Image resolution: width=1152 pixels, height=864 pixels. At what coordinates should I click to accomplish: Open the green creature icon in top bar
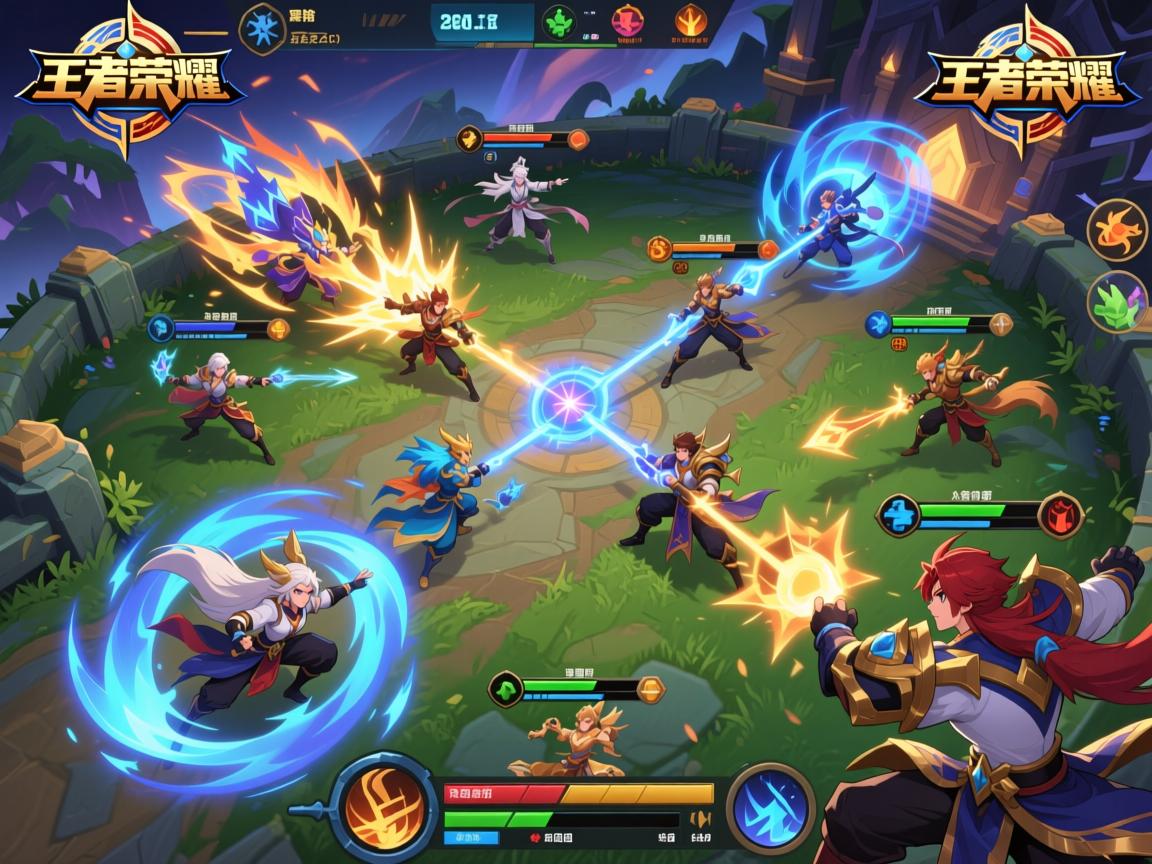click(x=559, y=22)
